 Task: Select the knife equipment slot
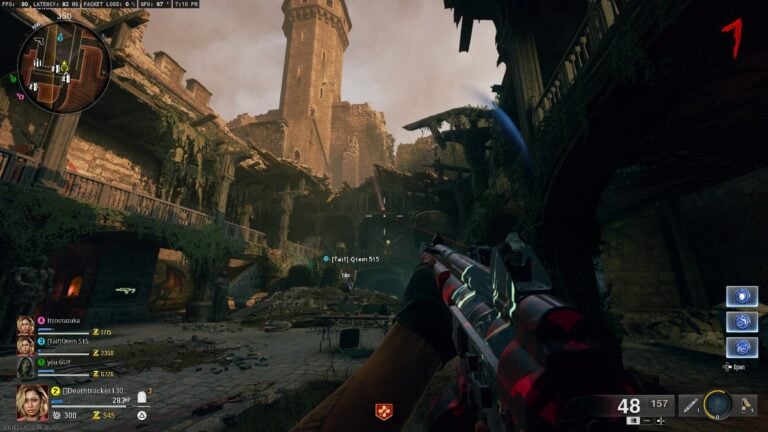(x=691, y=404)
